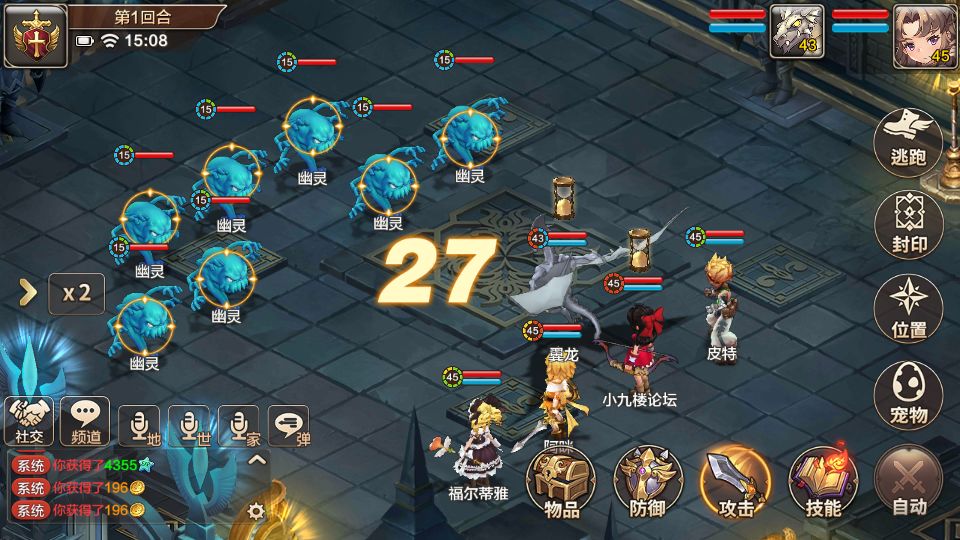Open chat settings gear icon
Image resolution: width=960 pixels, height=540 pixels.
pos(256,511)
